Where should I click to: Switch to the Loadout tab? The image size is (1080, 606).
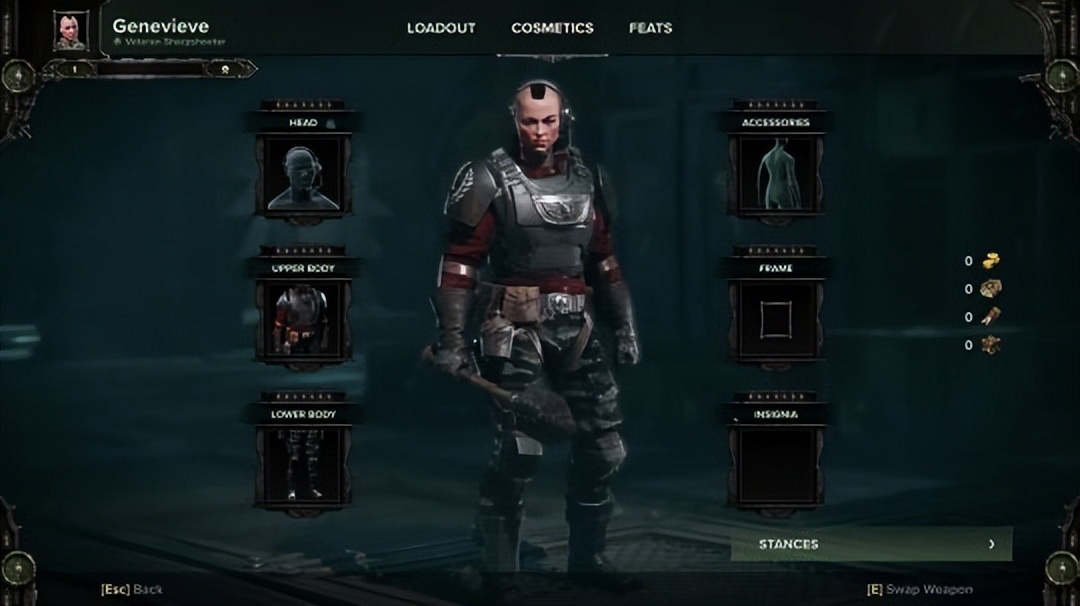[x=440, y=28]
